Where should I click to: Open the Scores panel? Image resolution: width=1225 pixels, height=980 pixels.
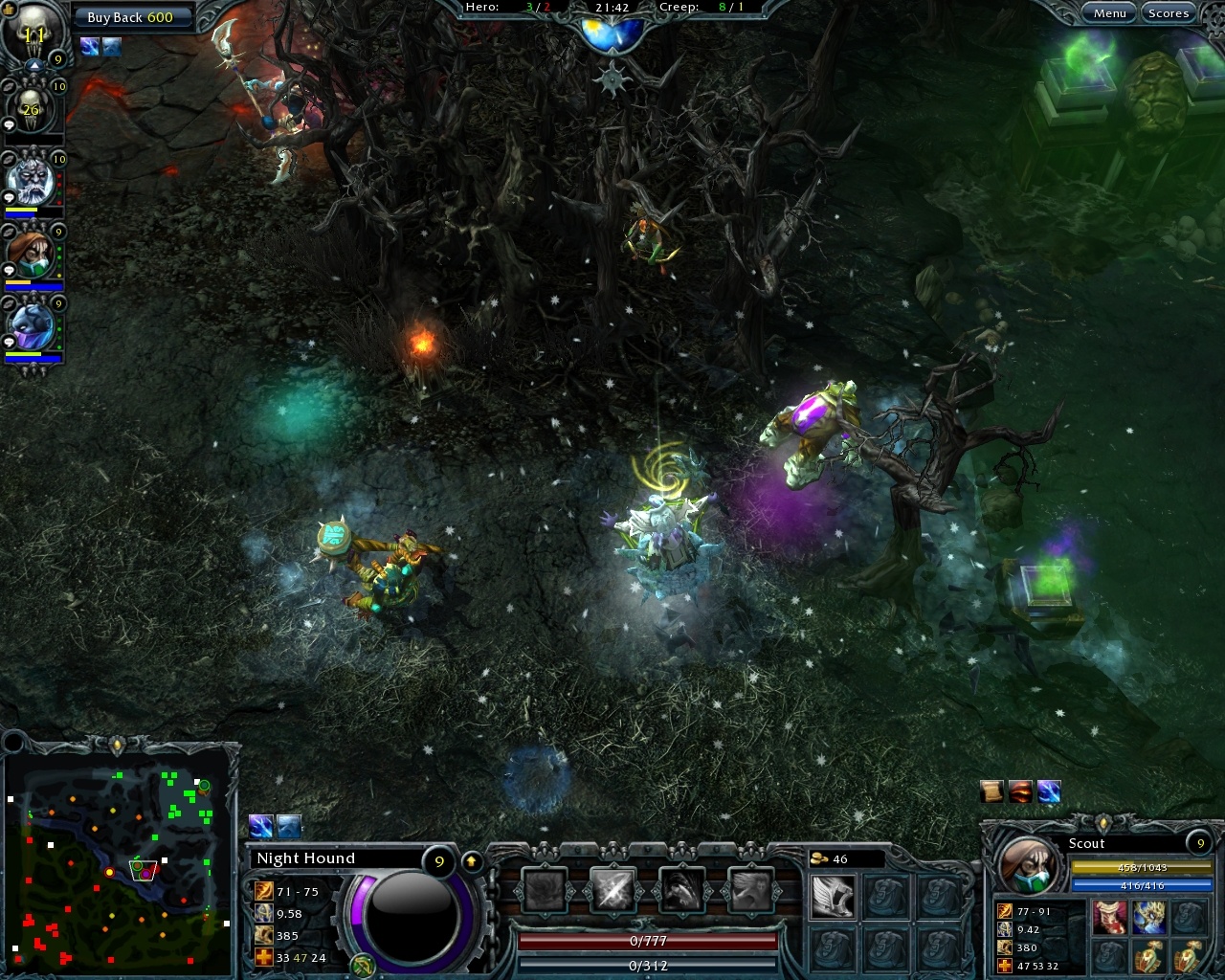tap(1169, 12)
